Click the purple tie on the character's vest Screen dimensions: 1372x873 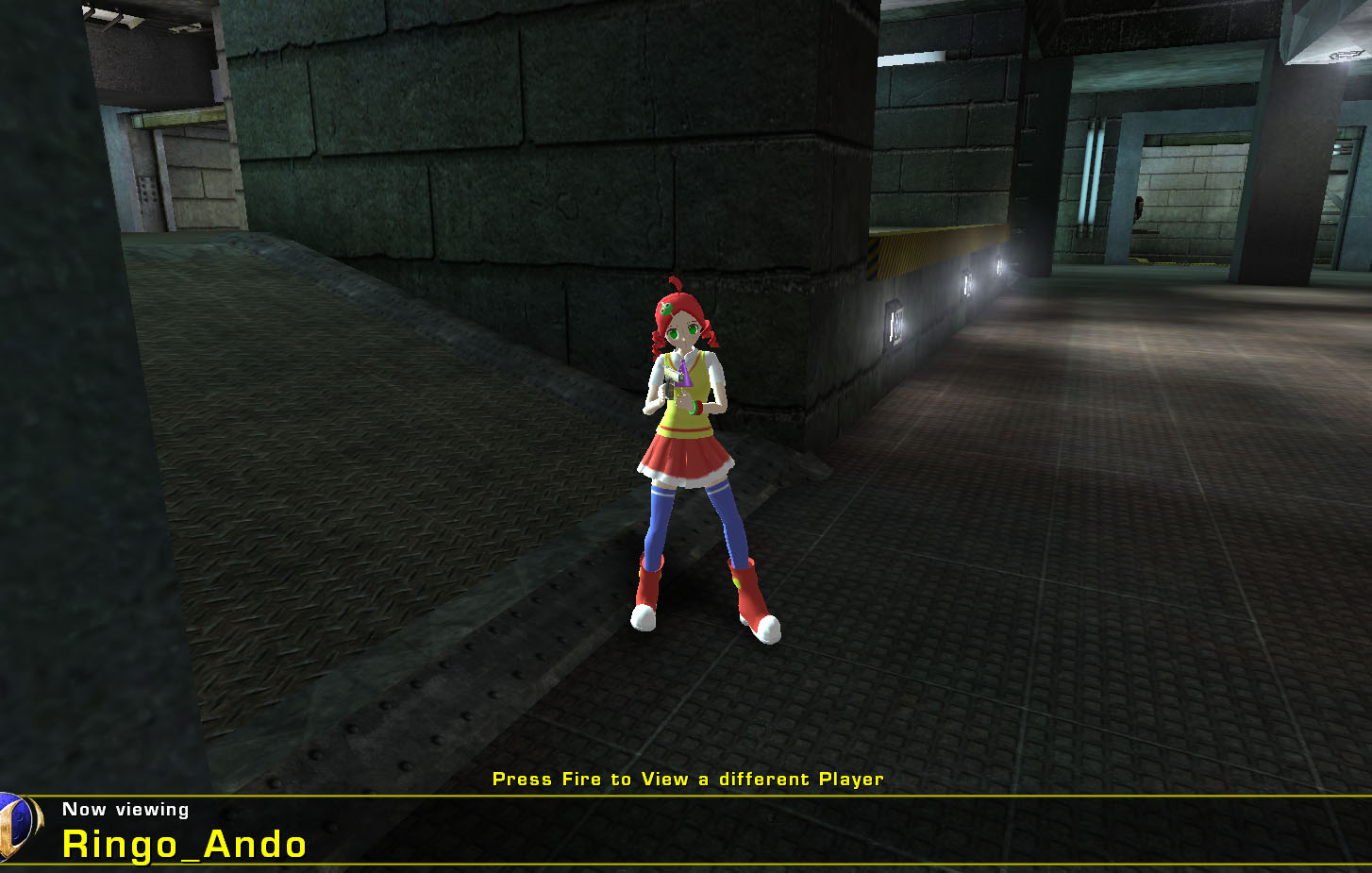(683, 372)
